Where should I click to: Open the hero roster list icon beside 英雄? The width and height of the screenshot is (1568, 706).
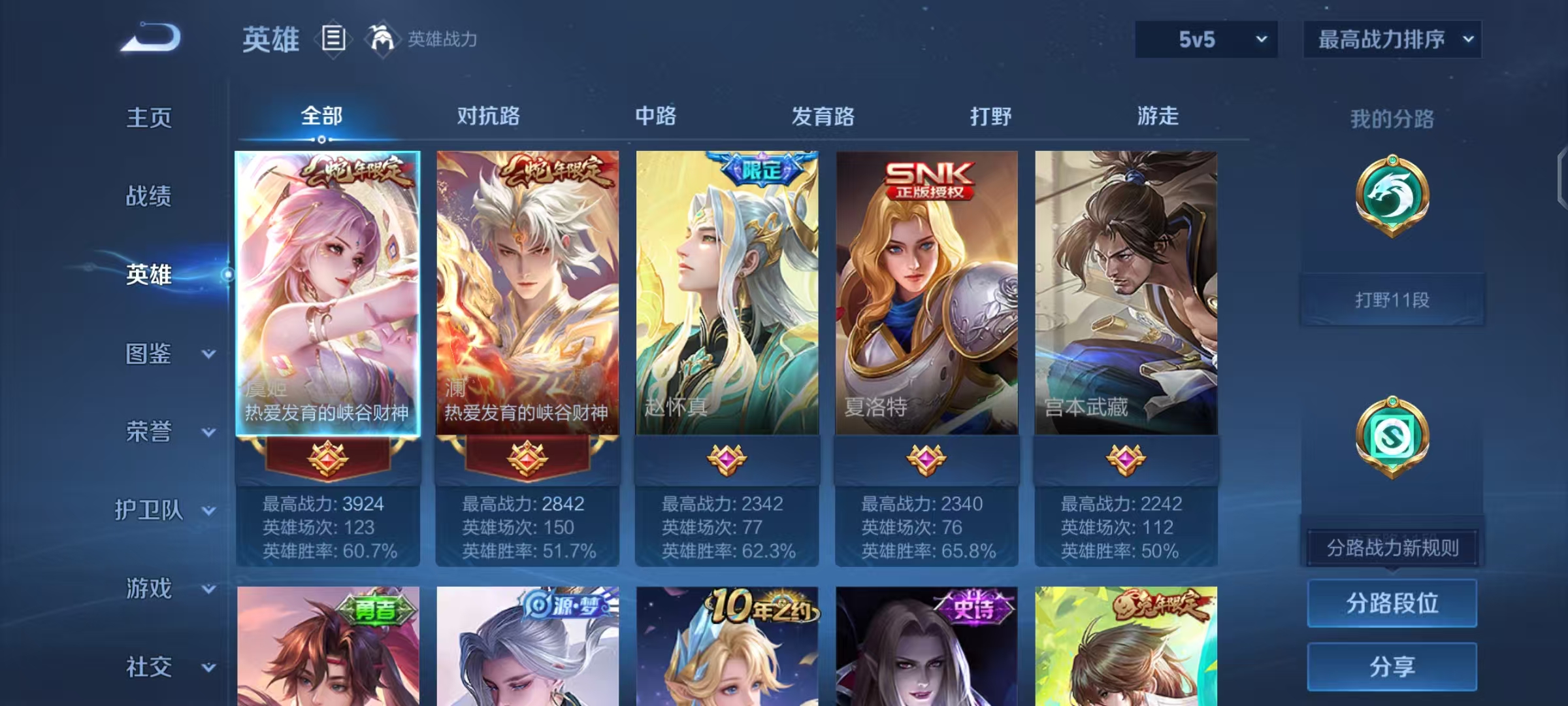(333, 39)
